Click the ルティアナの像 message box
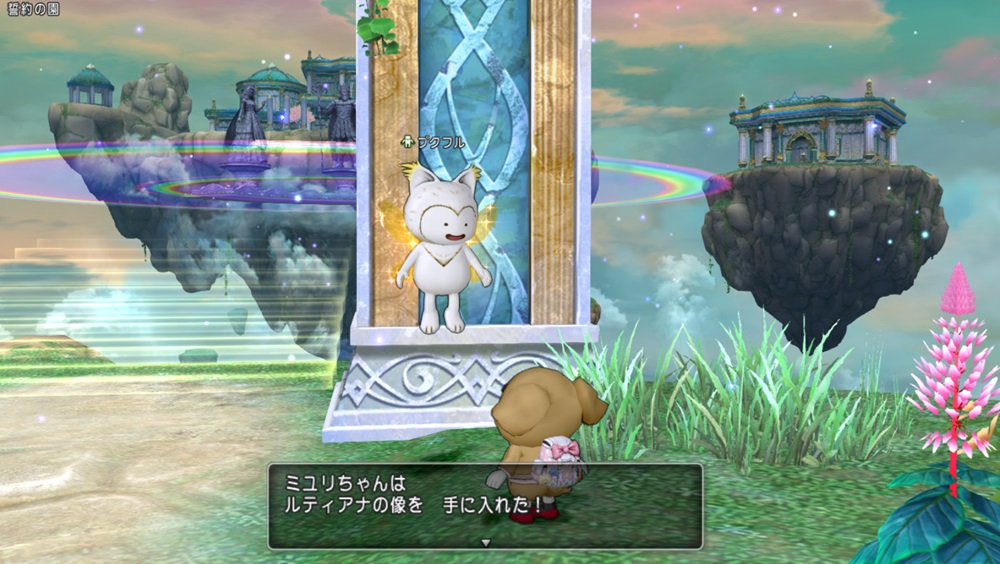The height and width of the screenshot is (564, 1000). pos(485,505)
